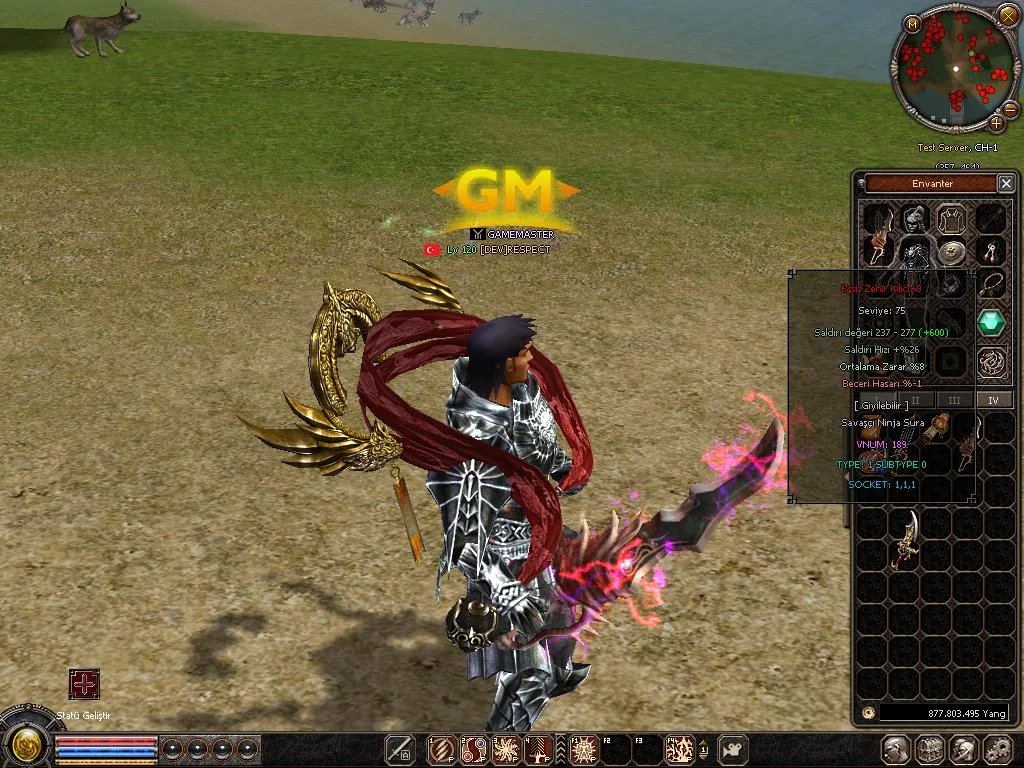Close the minimap with the X button
1024x768 pixels.
(1008, 17)
